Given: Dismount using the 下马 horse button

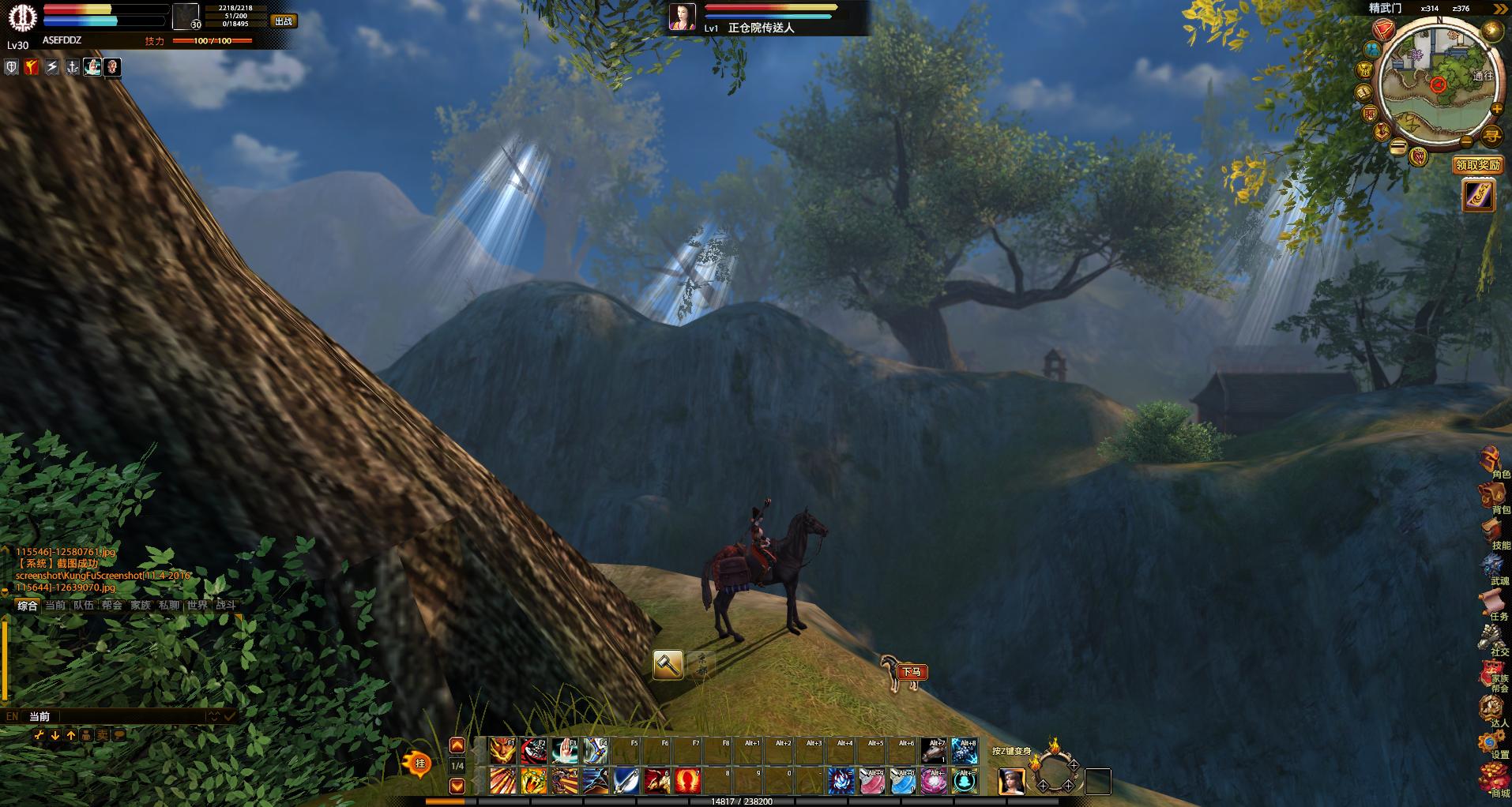Looking at the screenshot, I should coord(905,672).
